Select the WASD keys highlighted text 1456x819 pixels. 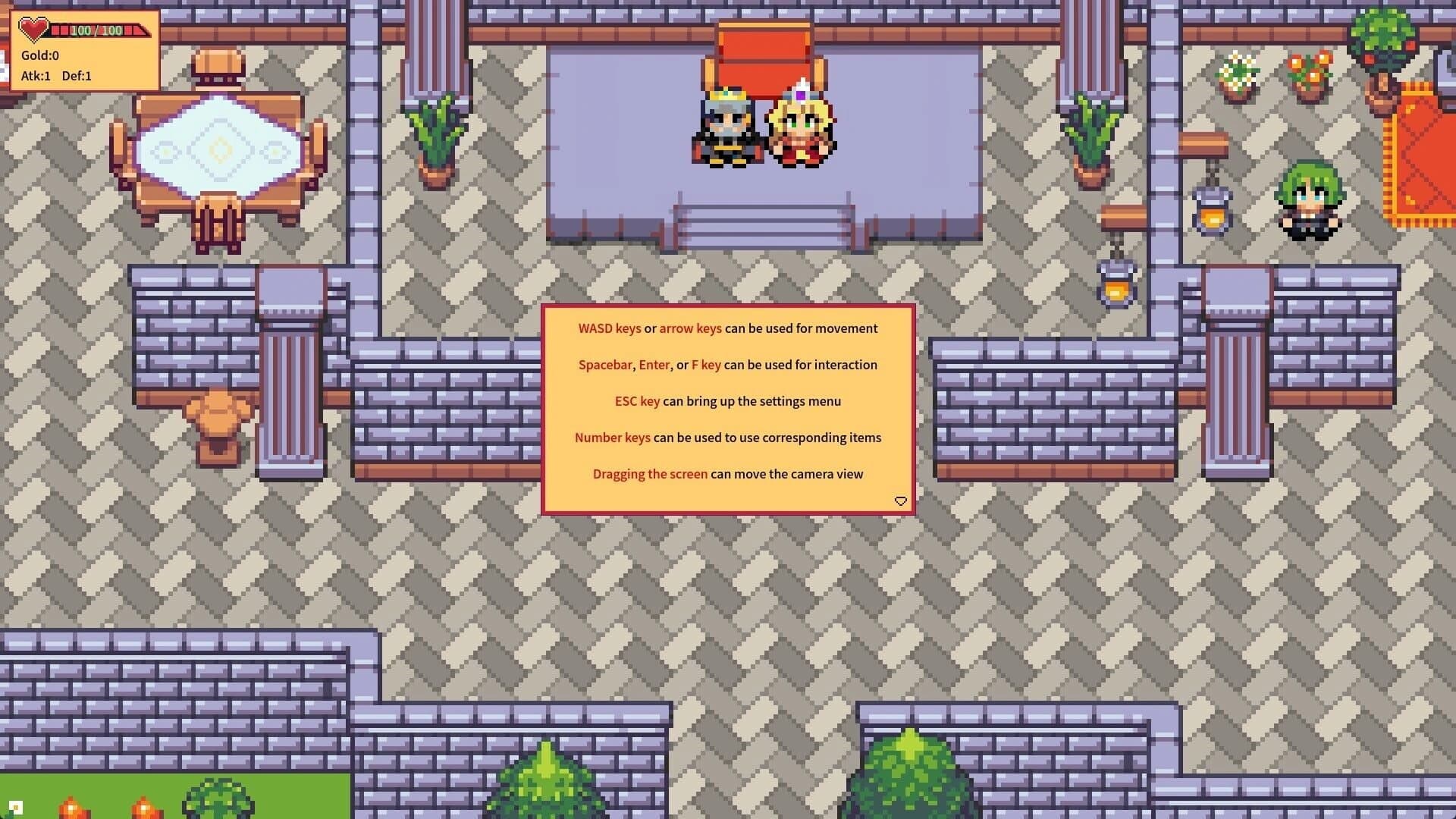click(610, 328)
